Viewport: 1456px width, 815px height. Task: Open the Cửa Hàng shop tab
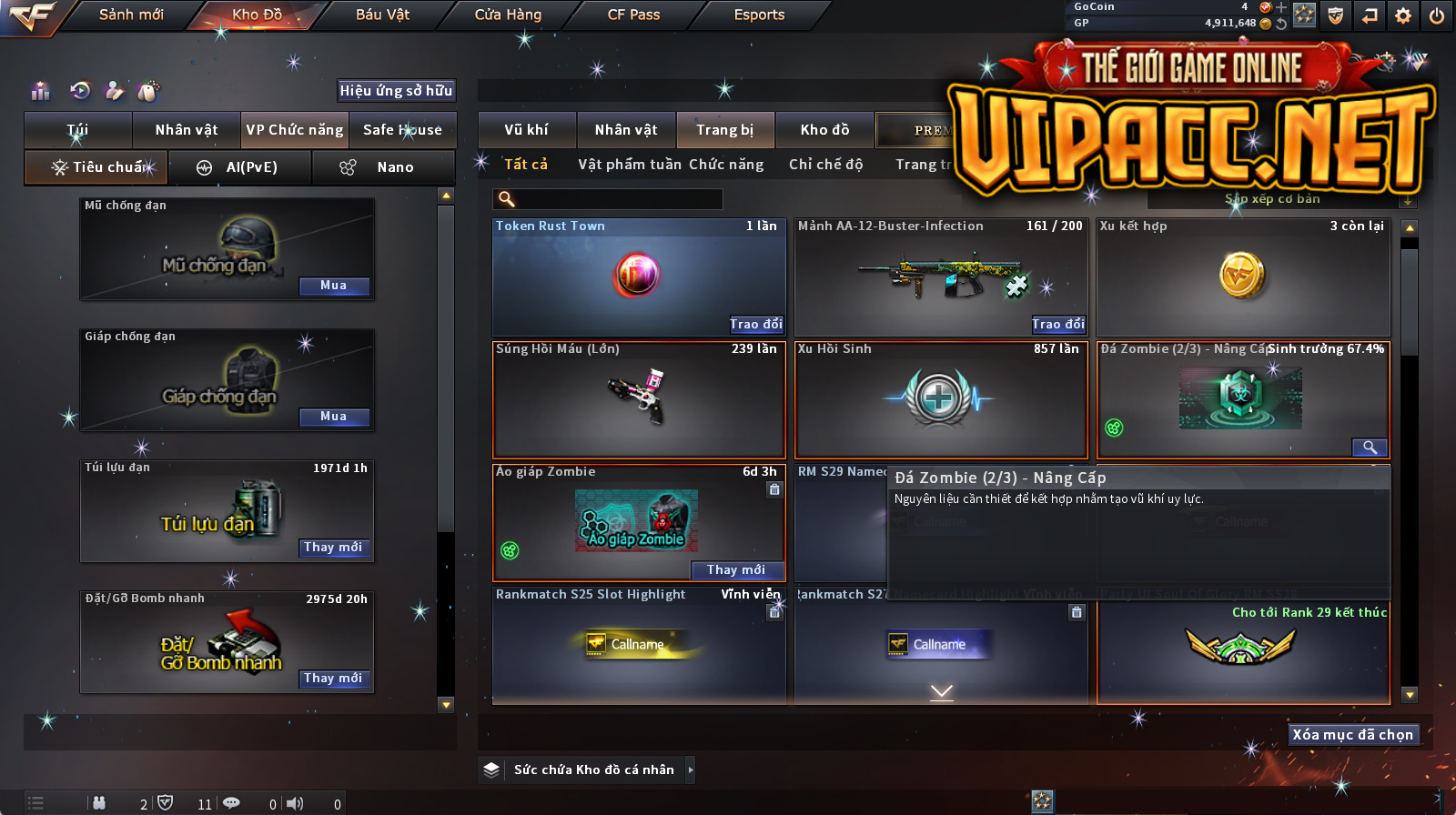[x=508, y=15]
